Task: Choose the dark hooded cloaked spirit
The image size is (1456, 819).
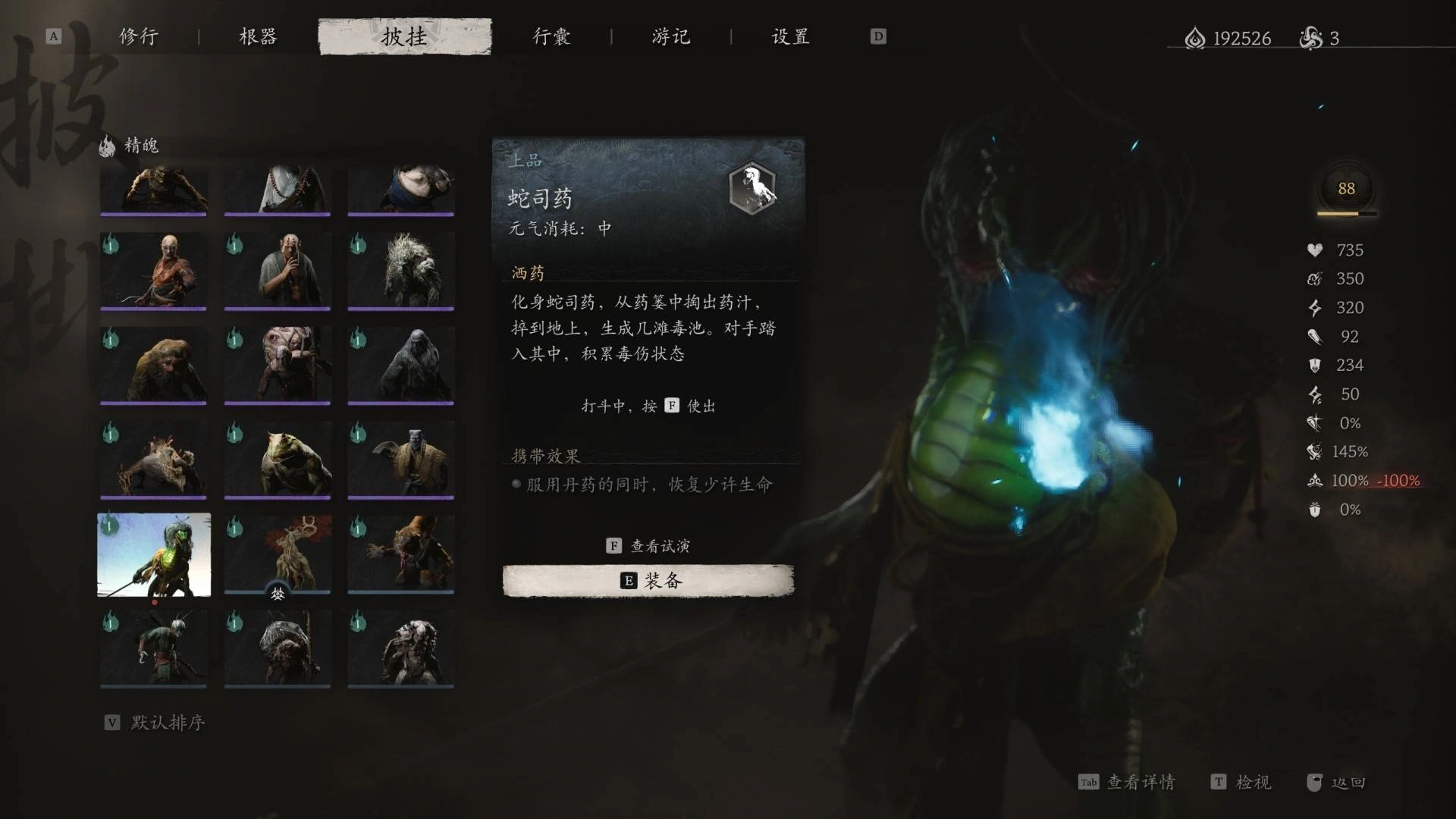Action: click(x=401, y=366)
